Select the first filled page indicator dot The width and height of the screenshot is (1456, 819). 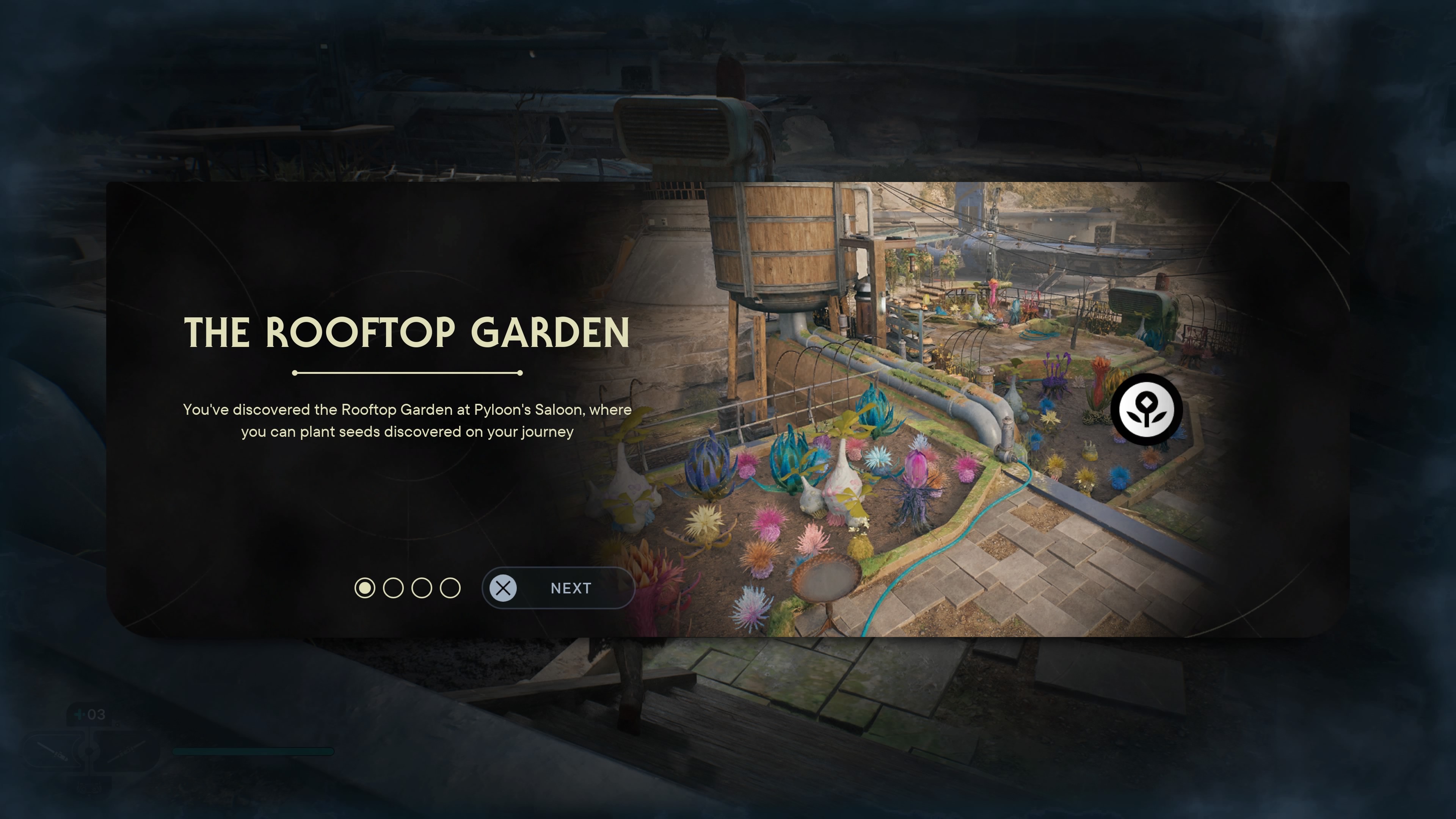[365, 588]
